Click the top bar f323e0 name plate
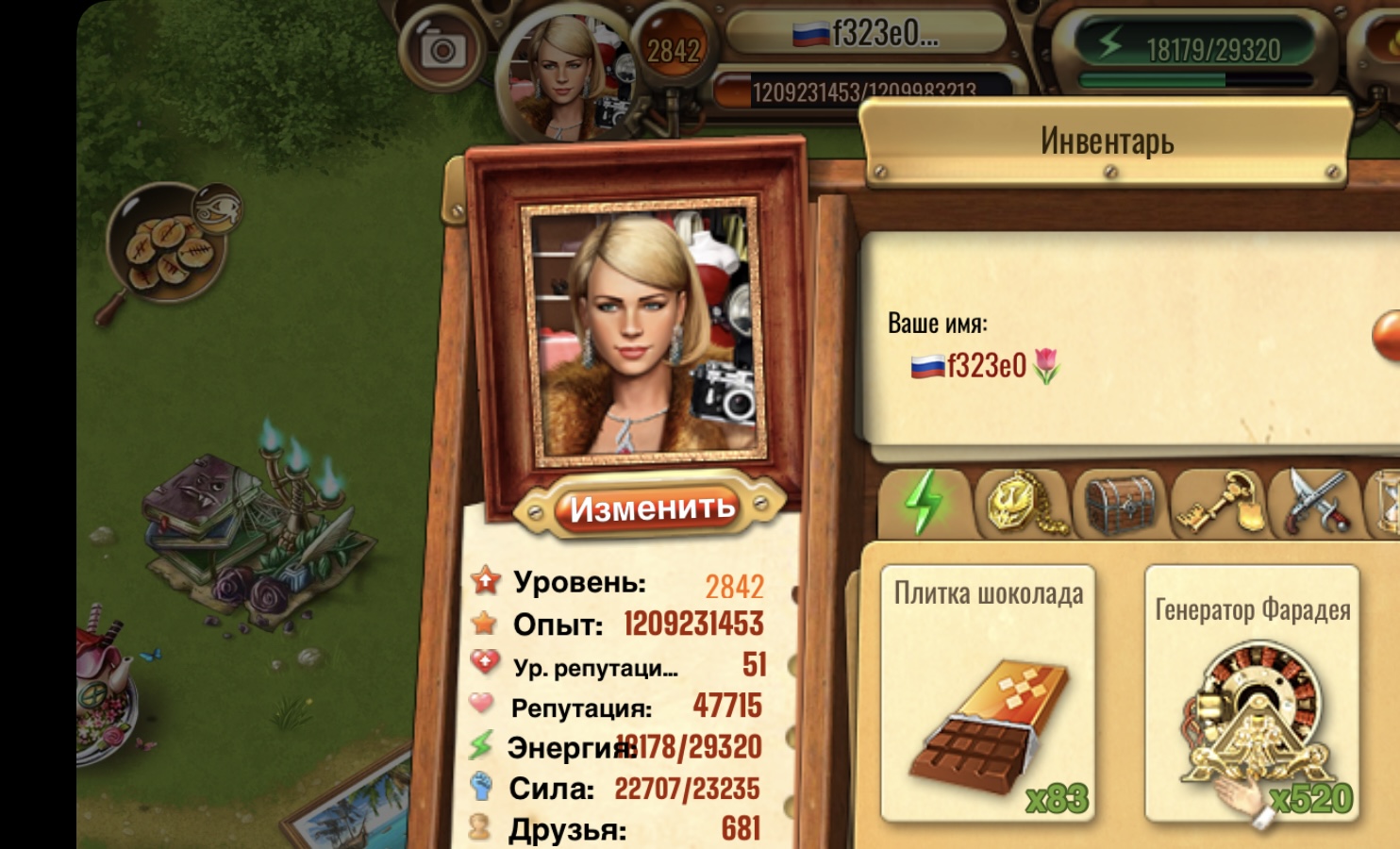1400x849 pixels. (866, 34)
